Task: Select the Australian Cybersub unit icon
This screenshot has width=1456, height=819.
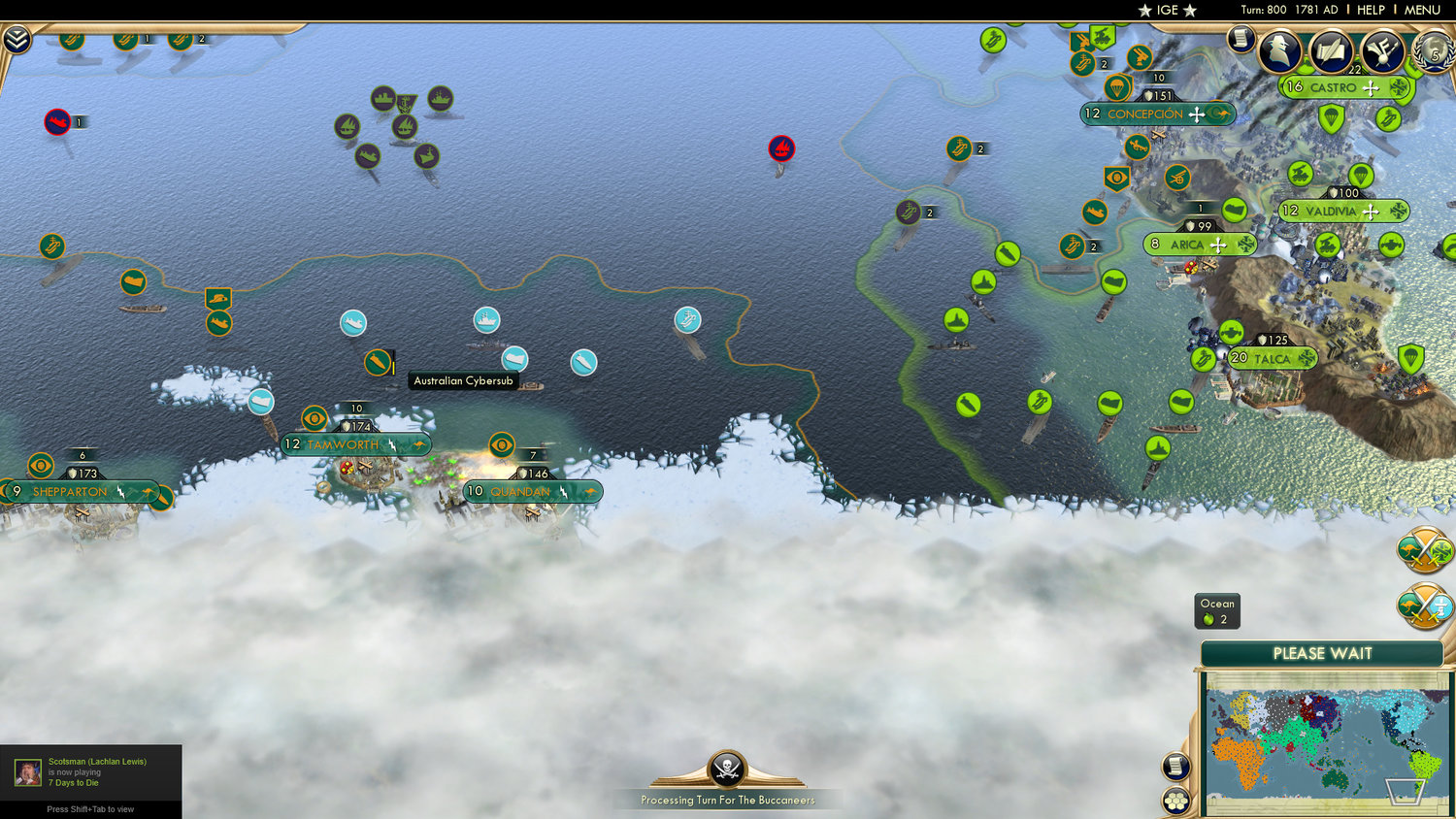Action: (380, 363)
